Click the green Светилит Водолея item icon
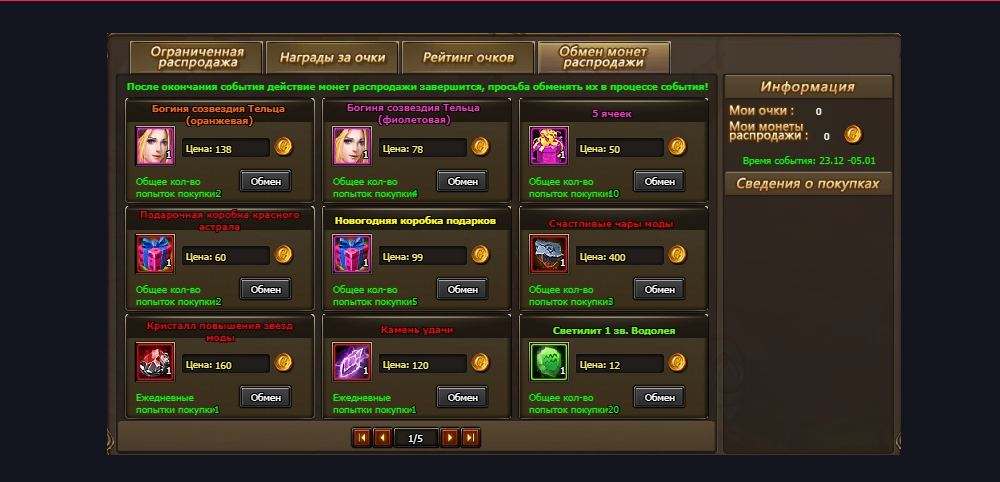The image size is (1000, 482). pos(549,362)
